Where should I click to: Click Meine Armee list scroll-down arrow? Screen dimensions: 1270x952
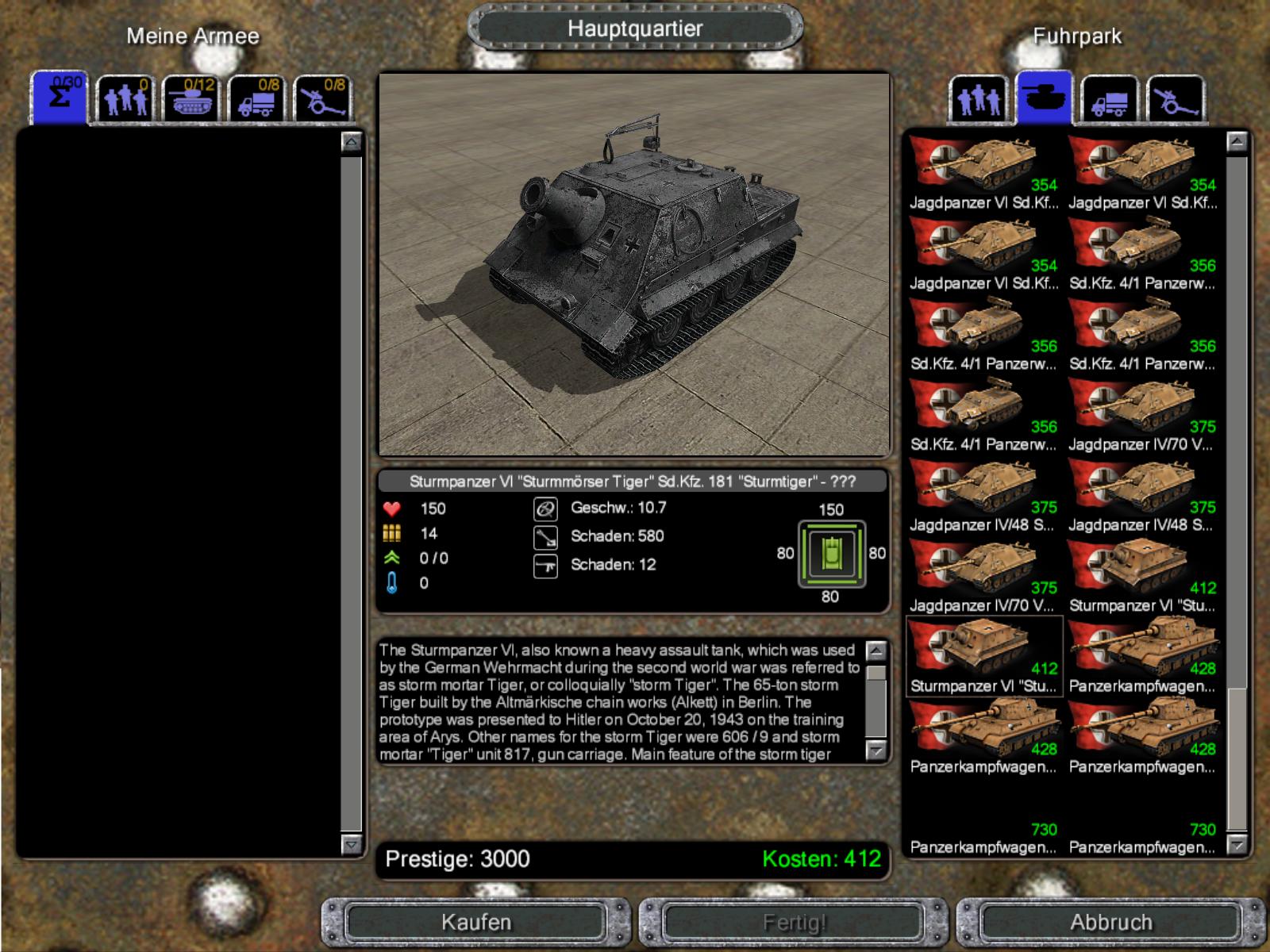click(x=351, y=844)
